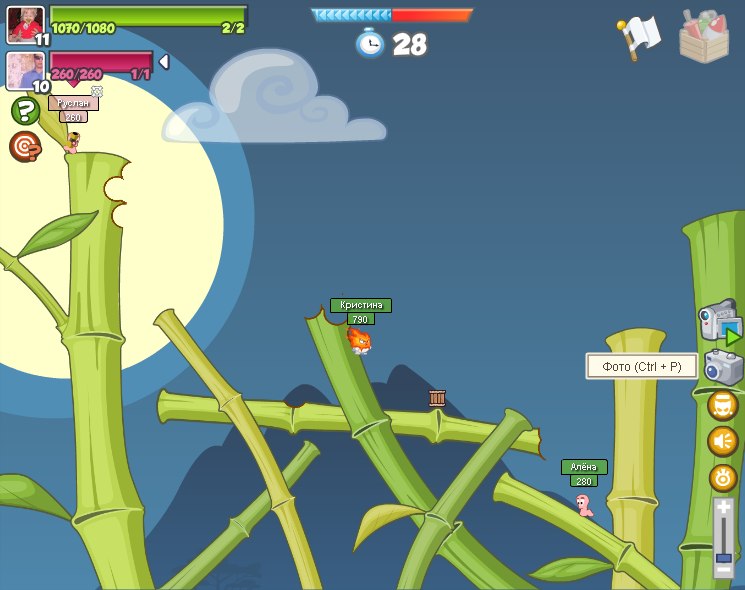The width and height of the screenshot is (745, 590).
Task: Click the target hint button
Action: click(25, 147)
